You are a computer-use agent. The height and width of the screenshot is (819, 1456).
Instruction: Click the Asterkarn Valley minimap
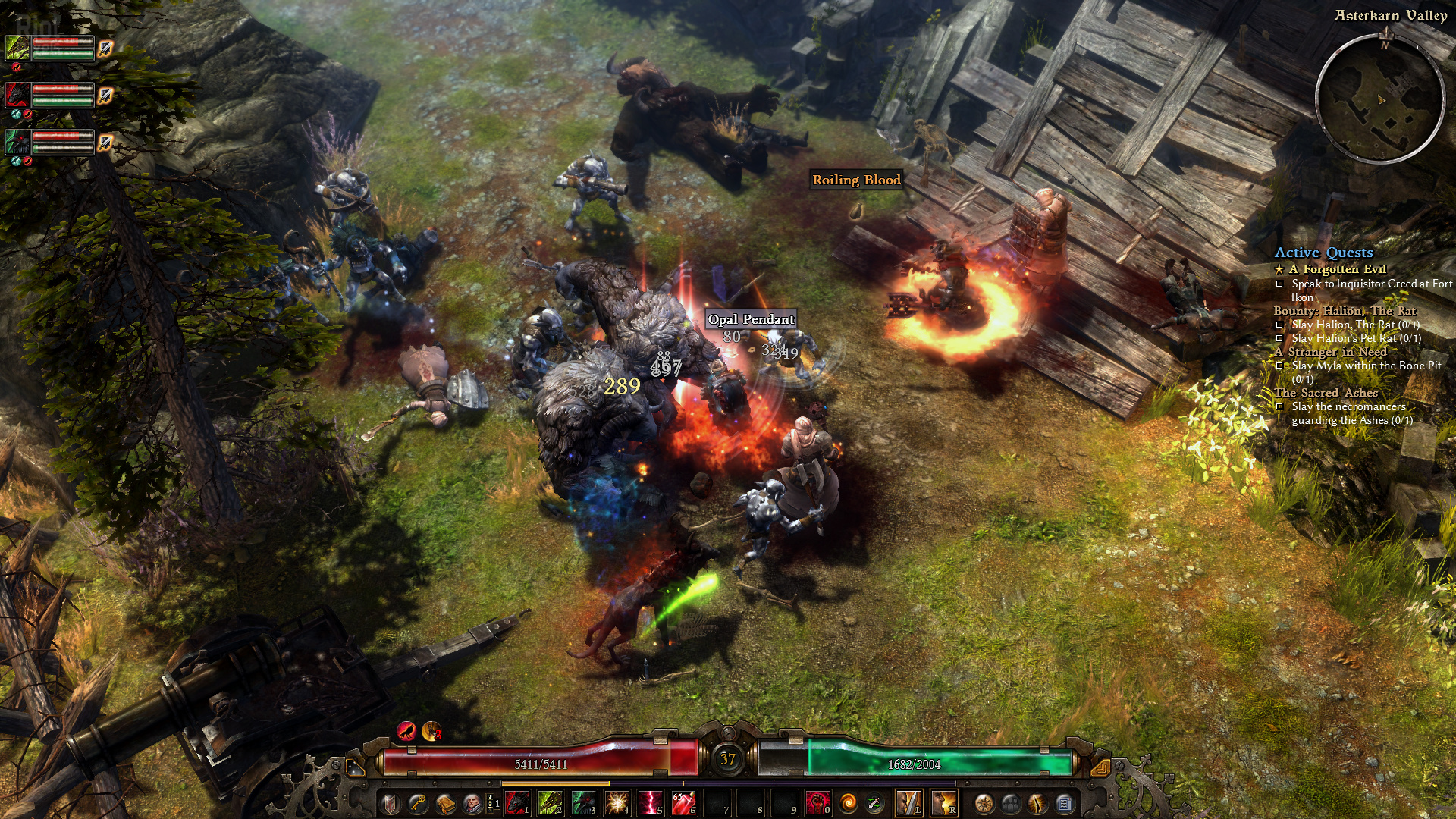click(x=1379, y=98)
